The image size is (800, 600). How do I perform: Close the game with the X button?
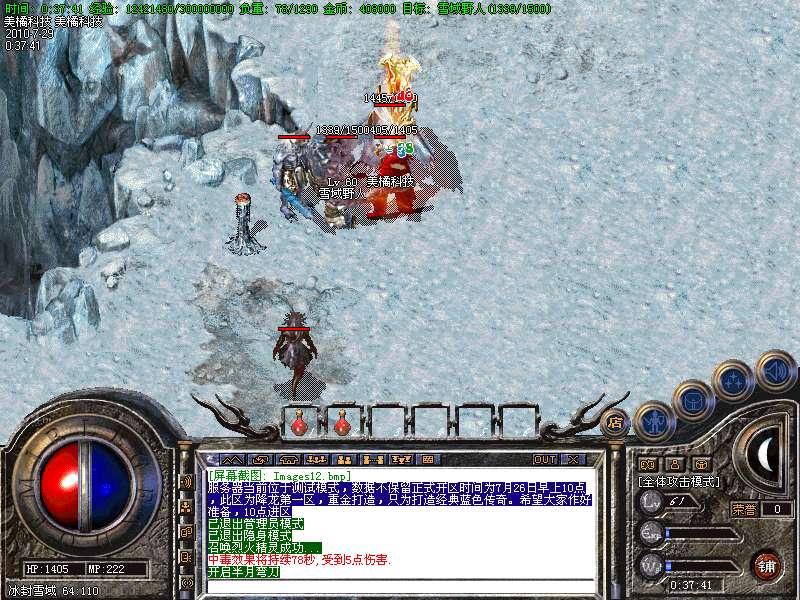(573, 459)
